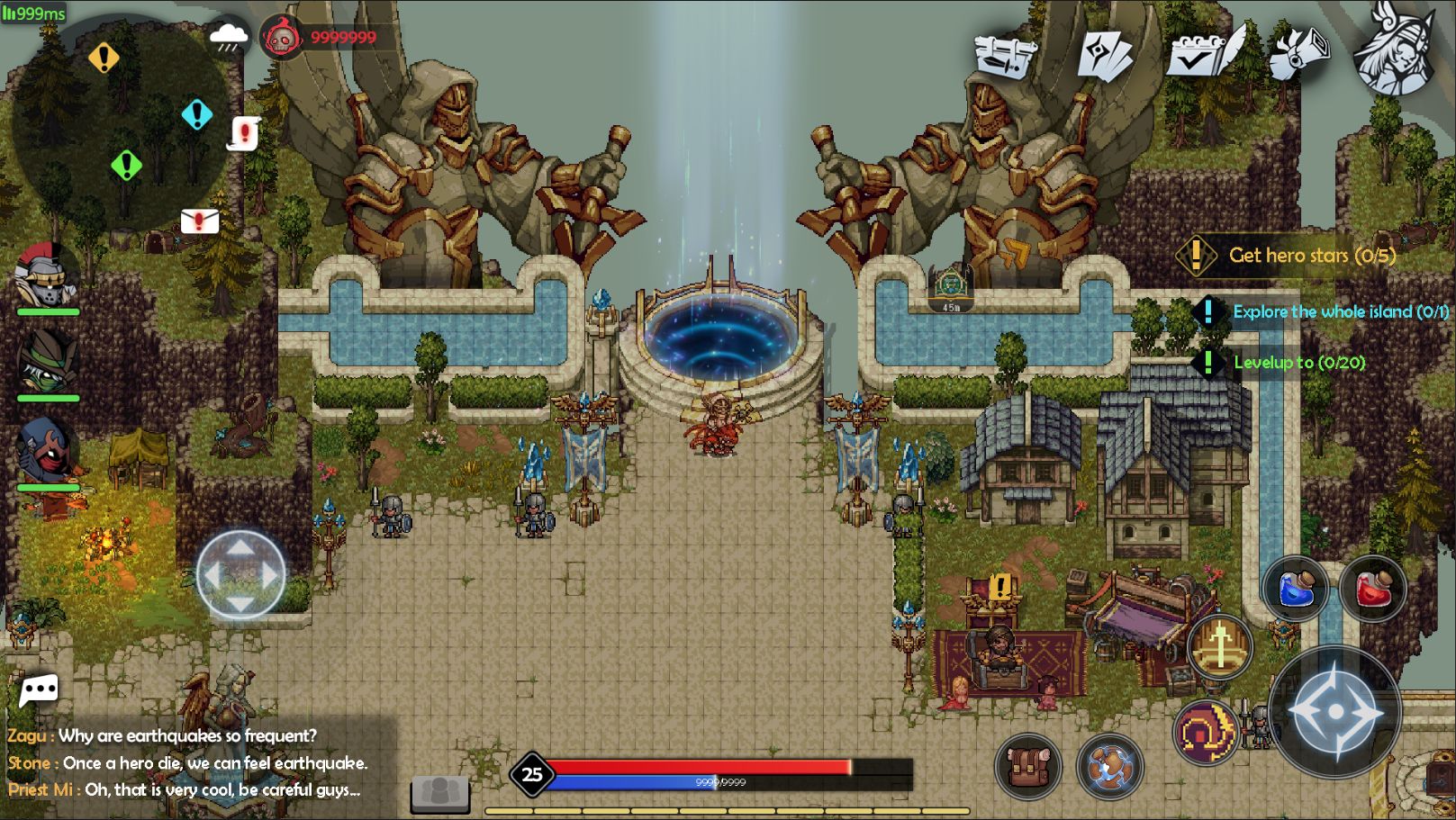Open the backpack inventory

pyautogui.click(x=1027, y=767)
